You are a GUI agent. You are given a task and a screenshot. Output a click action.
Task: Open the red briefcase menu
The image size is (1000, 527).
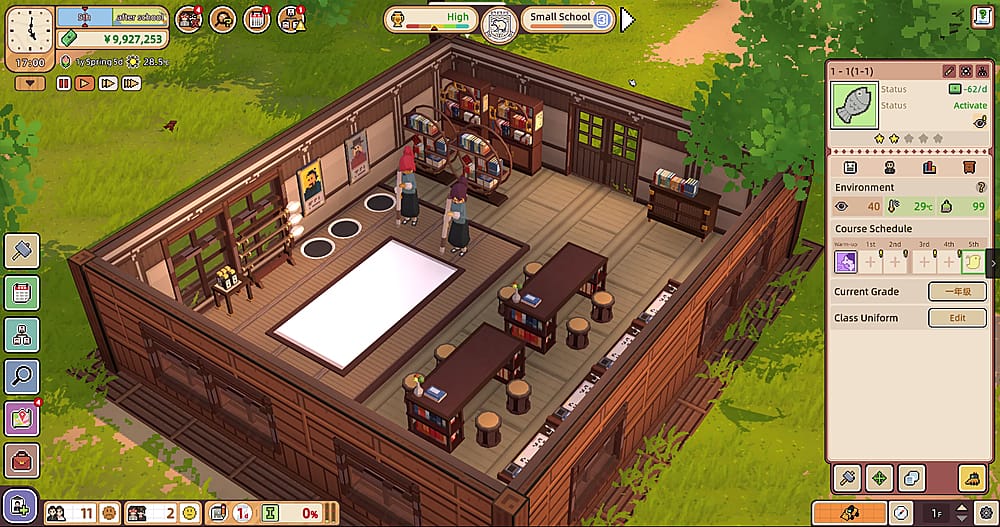click(21, 461)
